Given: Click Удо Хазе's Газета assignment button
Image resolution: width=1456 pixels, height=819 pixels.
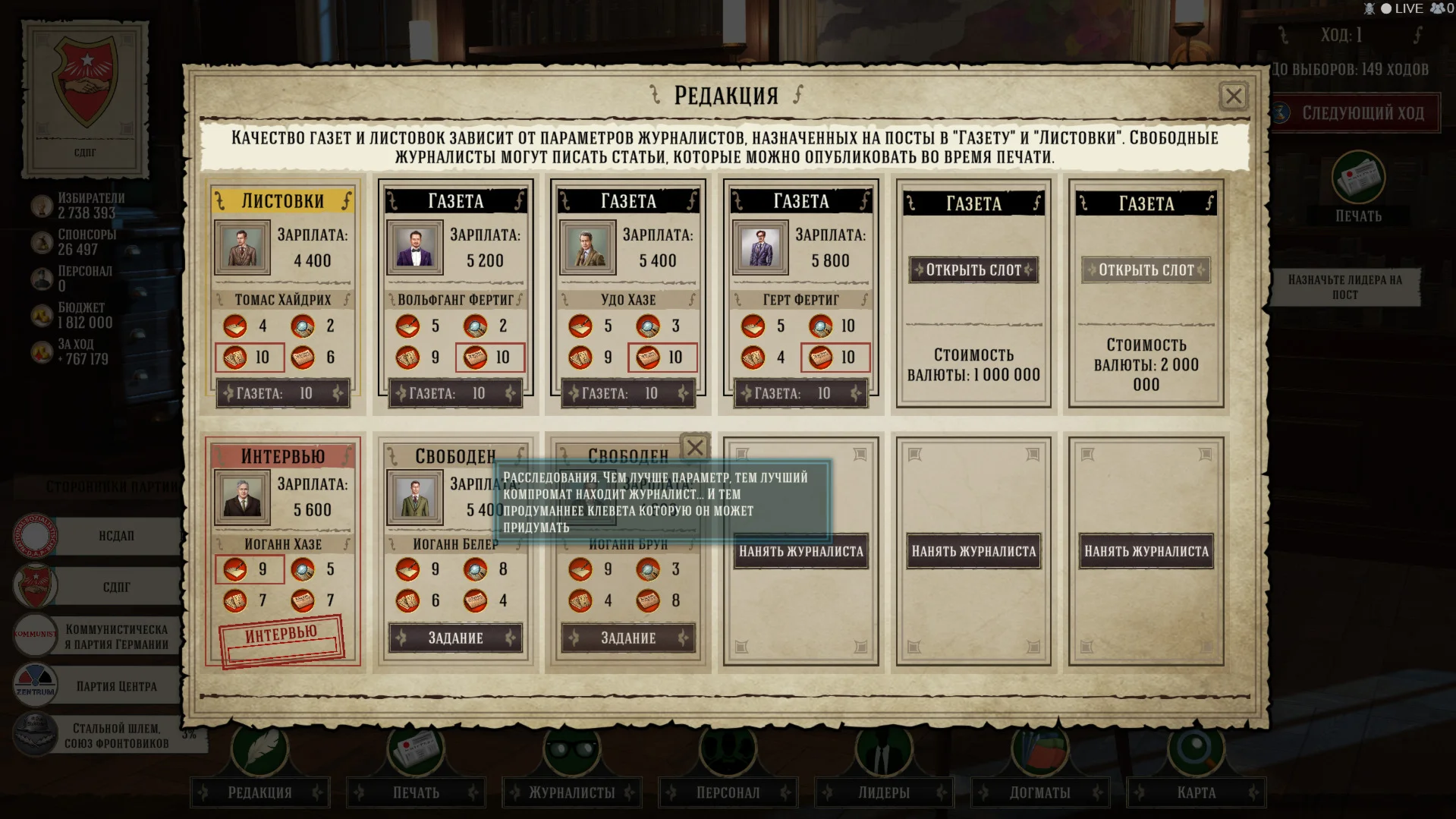Looking at the screenshot, I should click(628, 393).
